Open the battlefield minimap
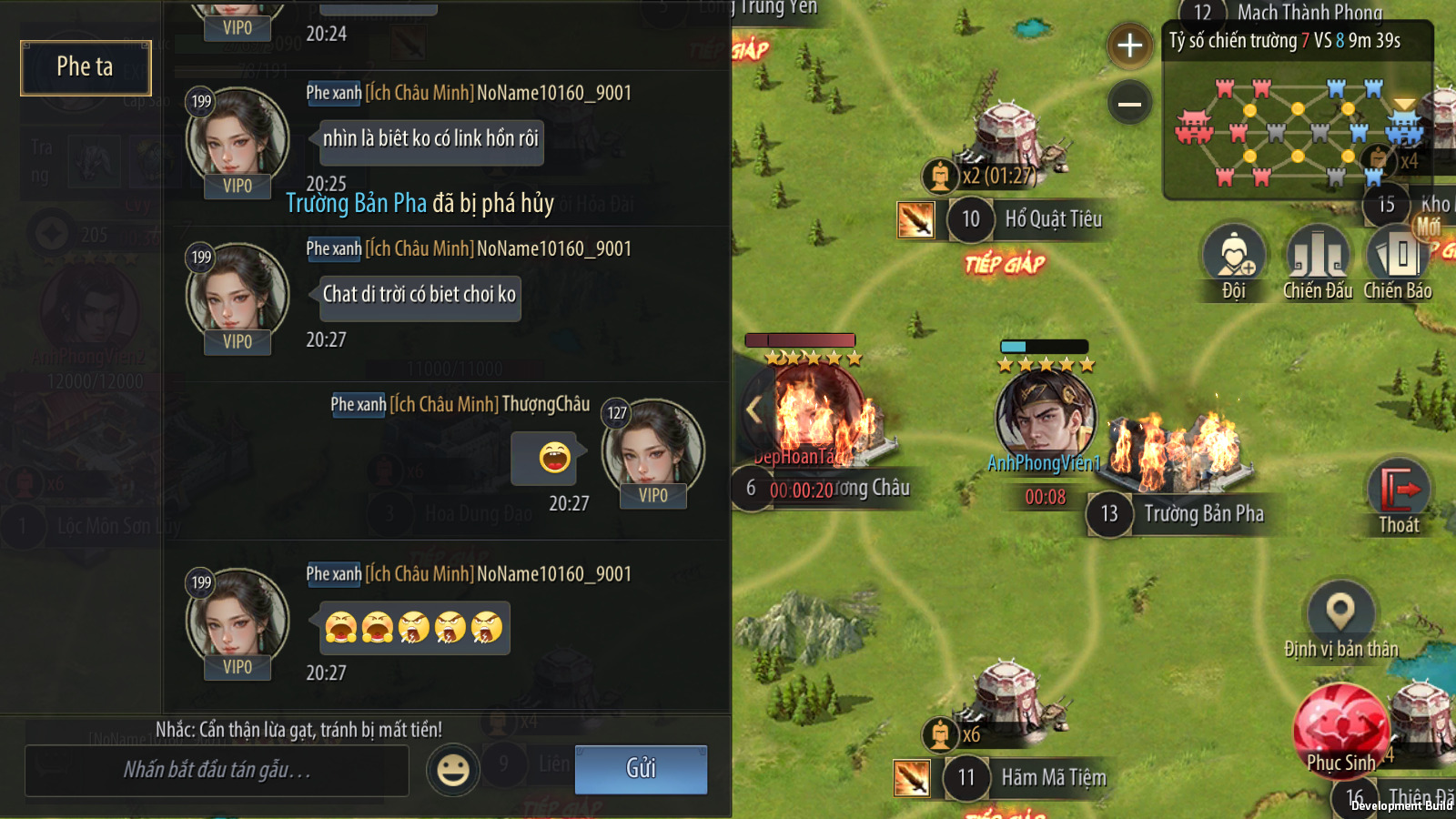This screenshot has height=819, width=1456. (x=1297, y=130)
